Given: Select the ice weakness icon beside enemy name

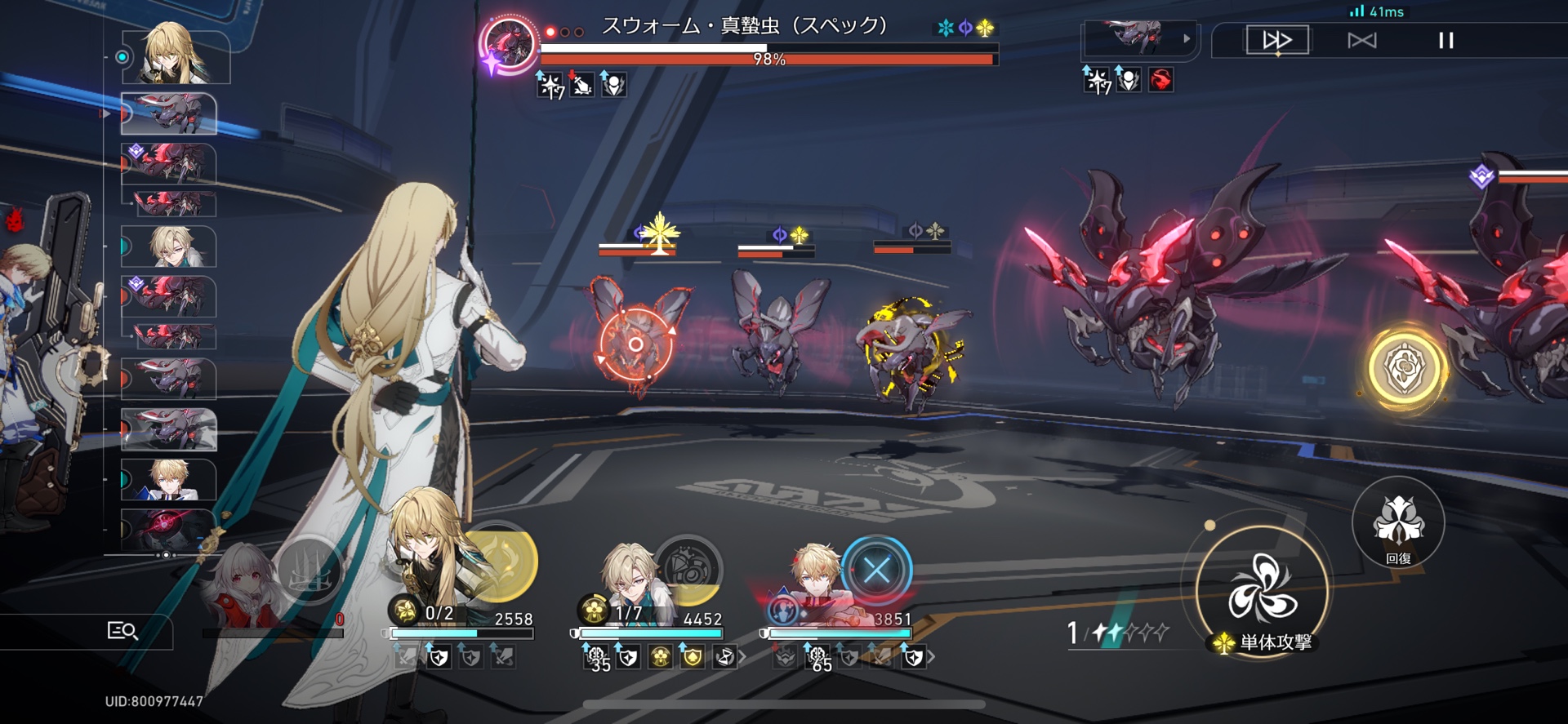Looking at the screenshot, I should [945, 27].
